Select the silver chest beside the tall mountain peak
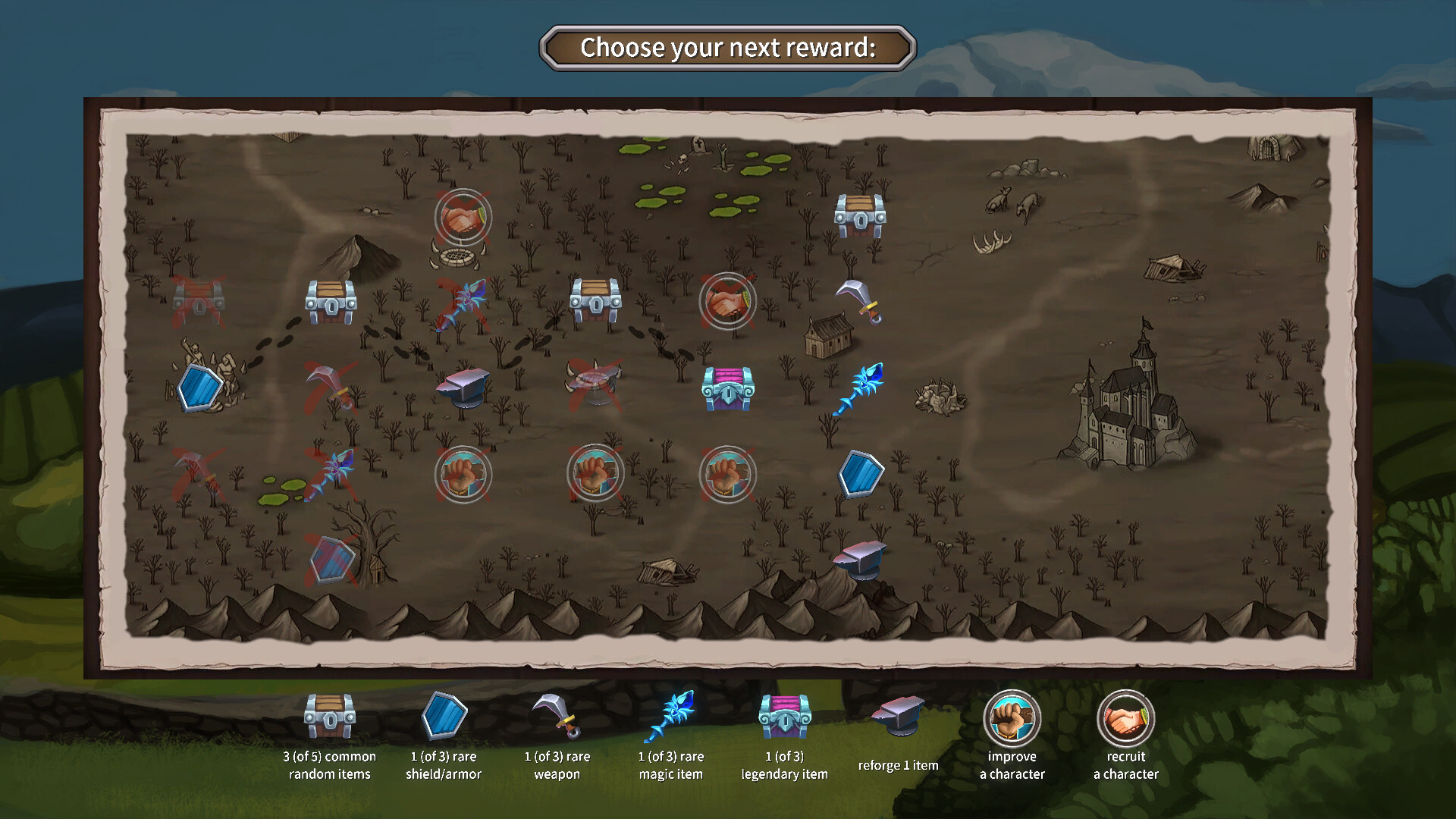The image size is (1456, 819). click(x=330, y=300)
